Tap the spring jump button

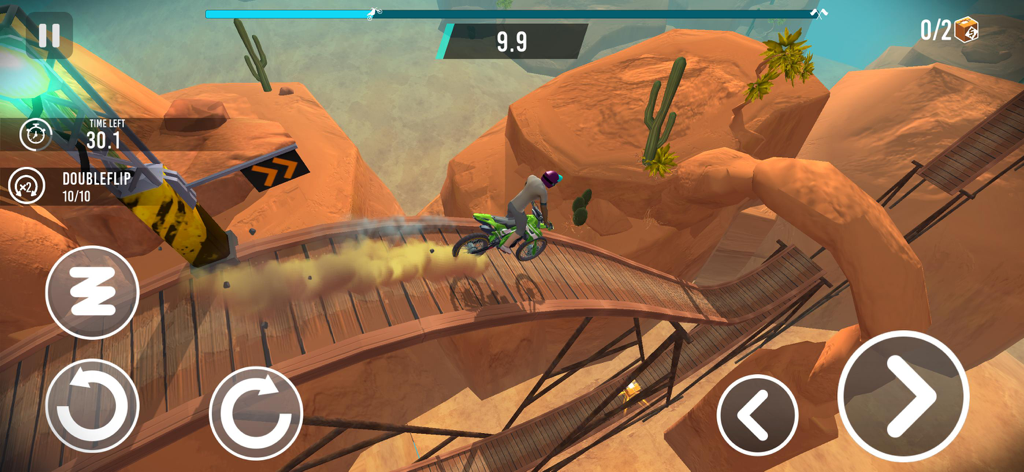92,292
